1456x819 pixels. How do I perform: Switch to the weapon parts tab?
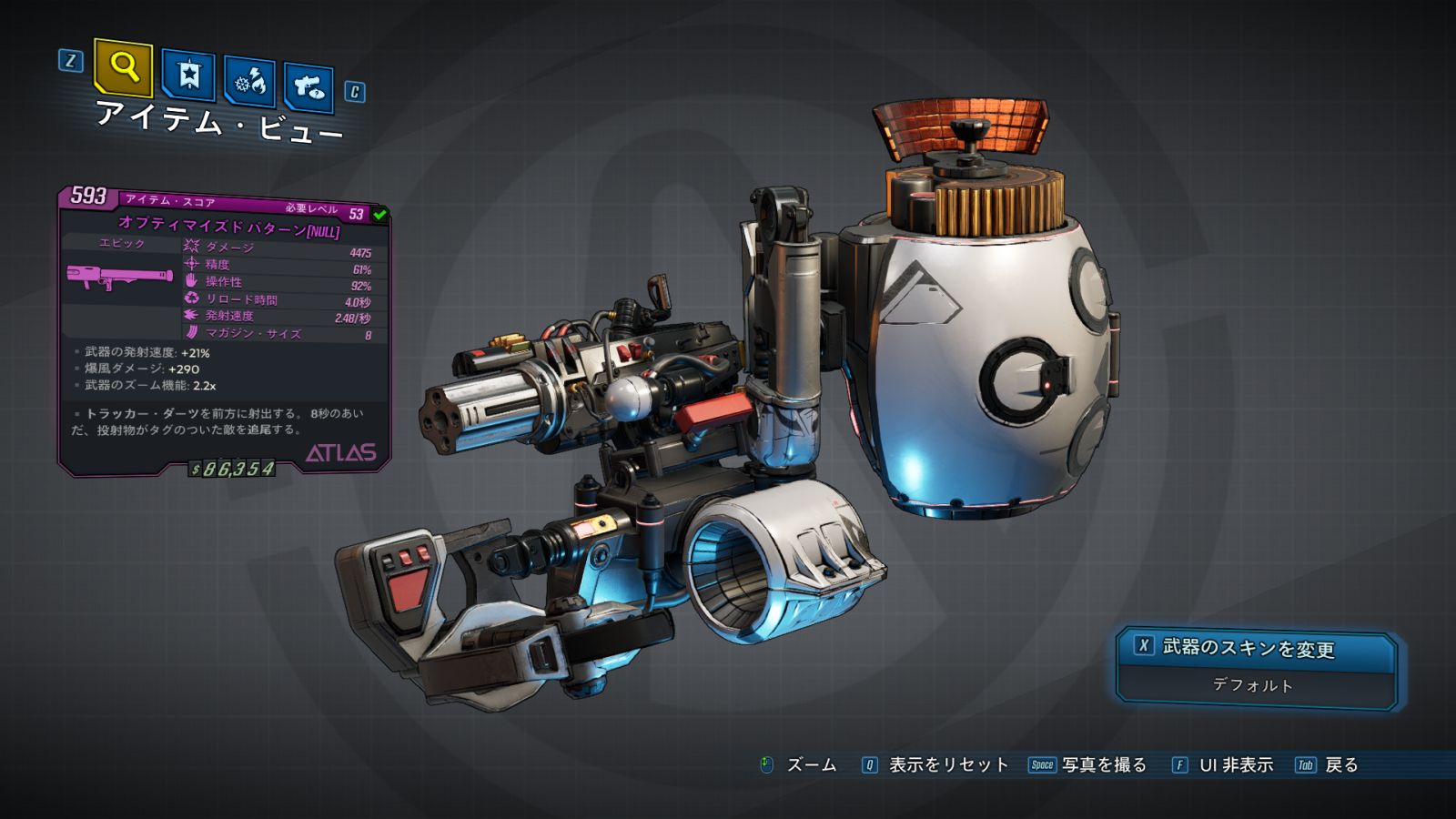tap(308, 87)
